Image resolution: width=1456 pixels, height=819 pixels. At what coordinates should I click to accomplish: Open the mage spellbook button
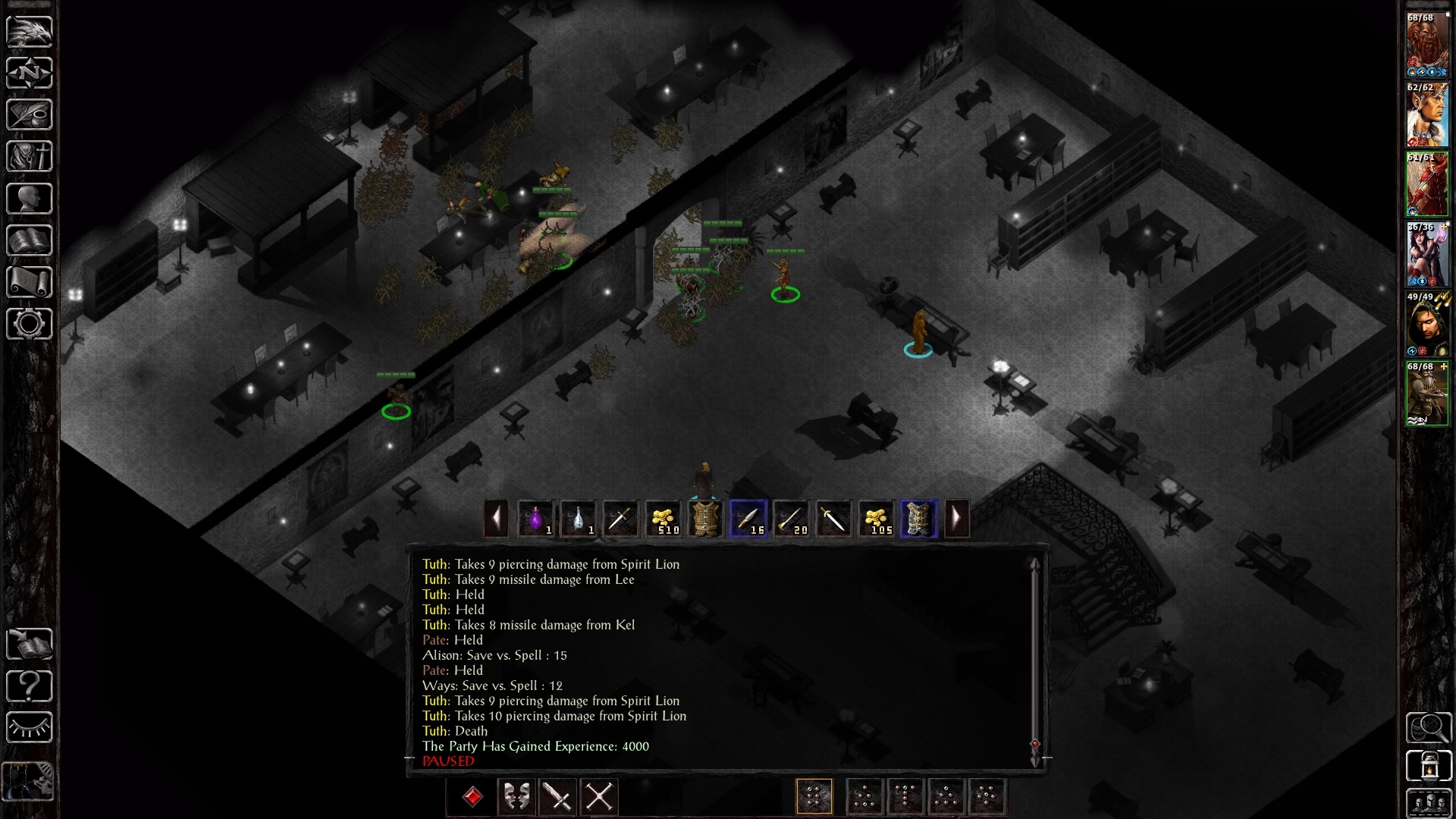pos(30,241)
